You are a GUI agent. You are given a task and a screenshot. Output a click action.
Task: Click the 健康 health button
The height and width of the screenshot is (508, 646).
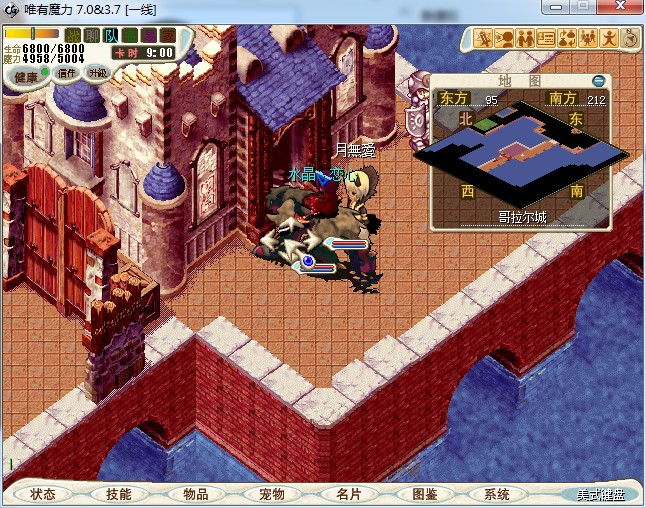pos(25,77)
